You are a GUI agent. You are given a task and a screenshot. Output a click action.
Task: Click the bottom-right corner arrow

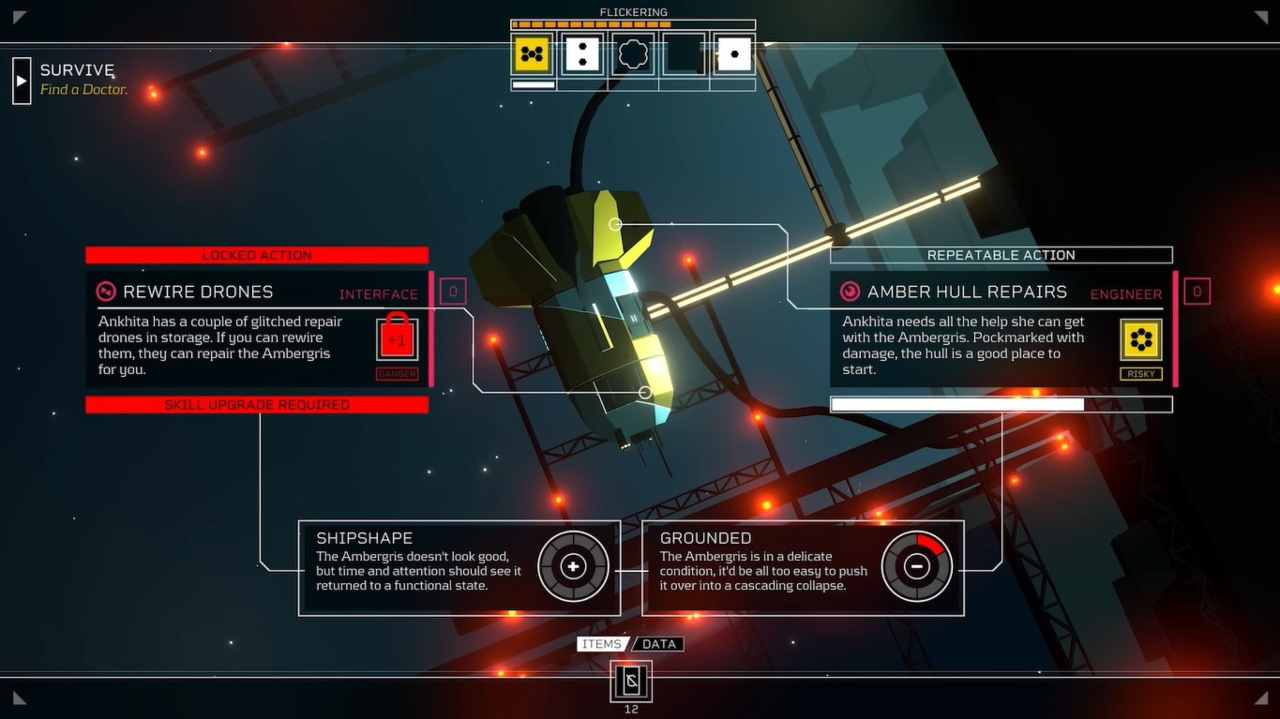click(1261, 698)
